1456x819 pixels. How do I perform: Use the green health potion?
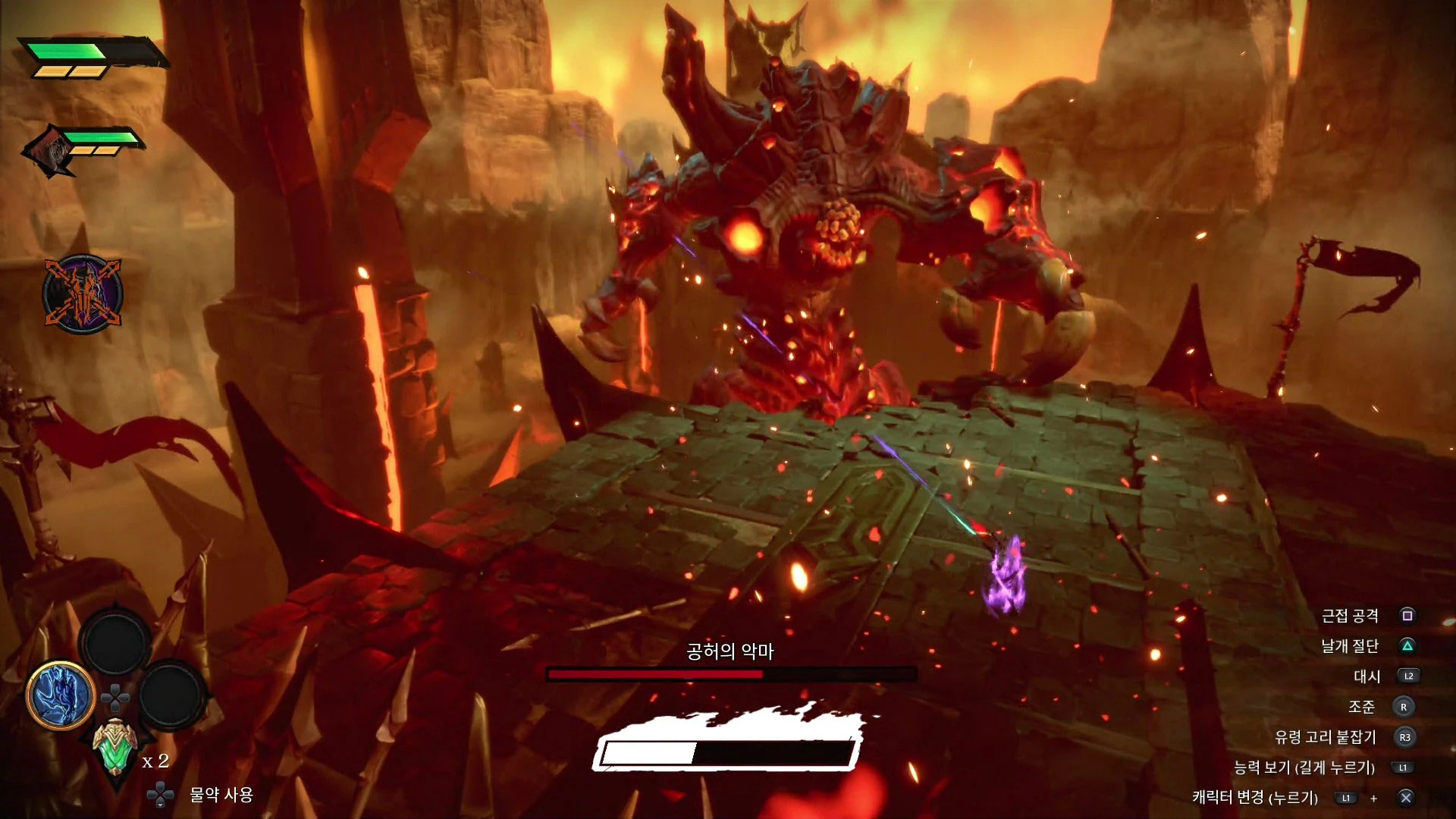(115, 747)
